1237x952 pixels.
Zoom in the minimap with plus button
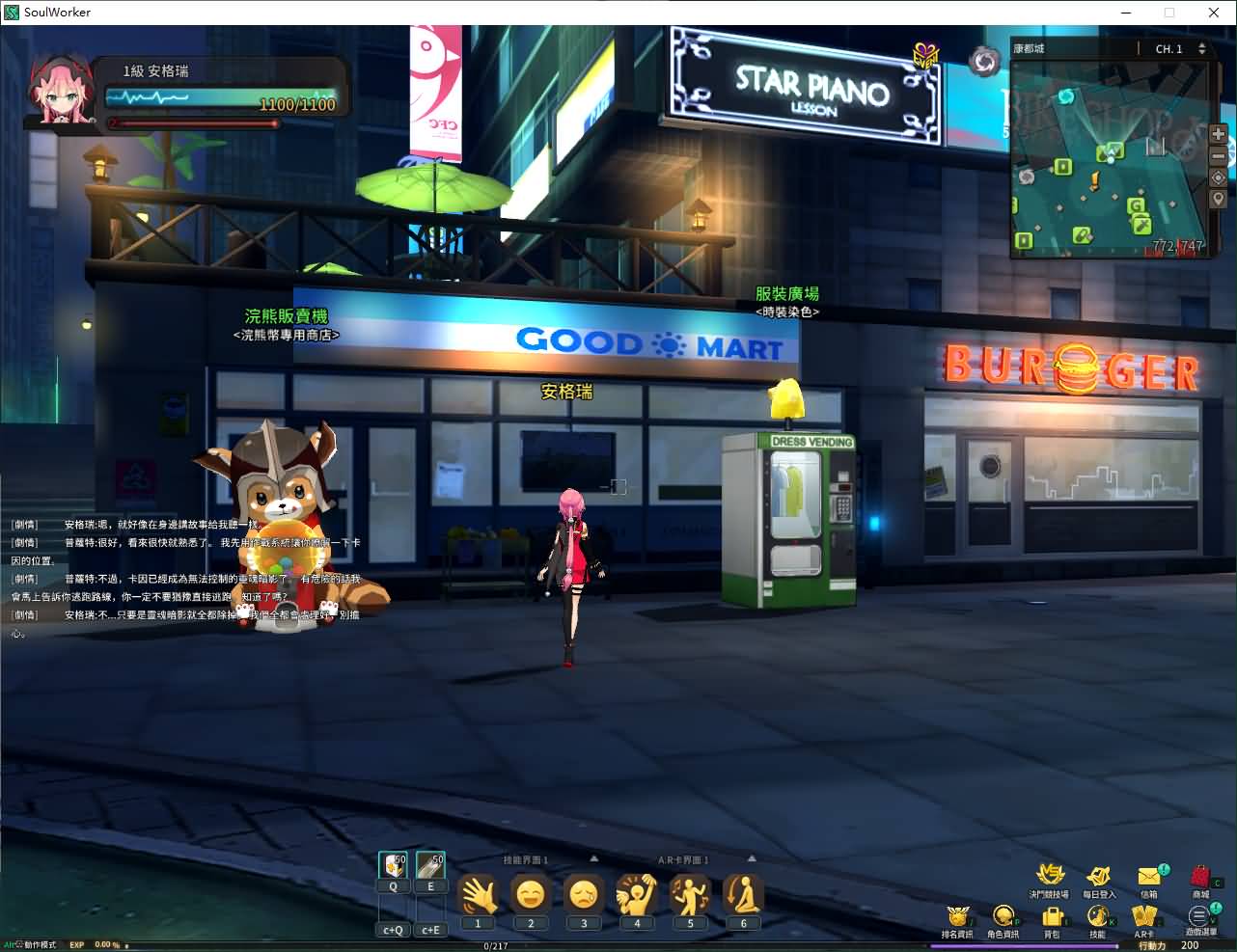1218,134
